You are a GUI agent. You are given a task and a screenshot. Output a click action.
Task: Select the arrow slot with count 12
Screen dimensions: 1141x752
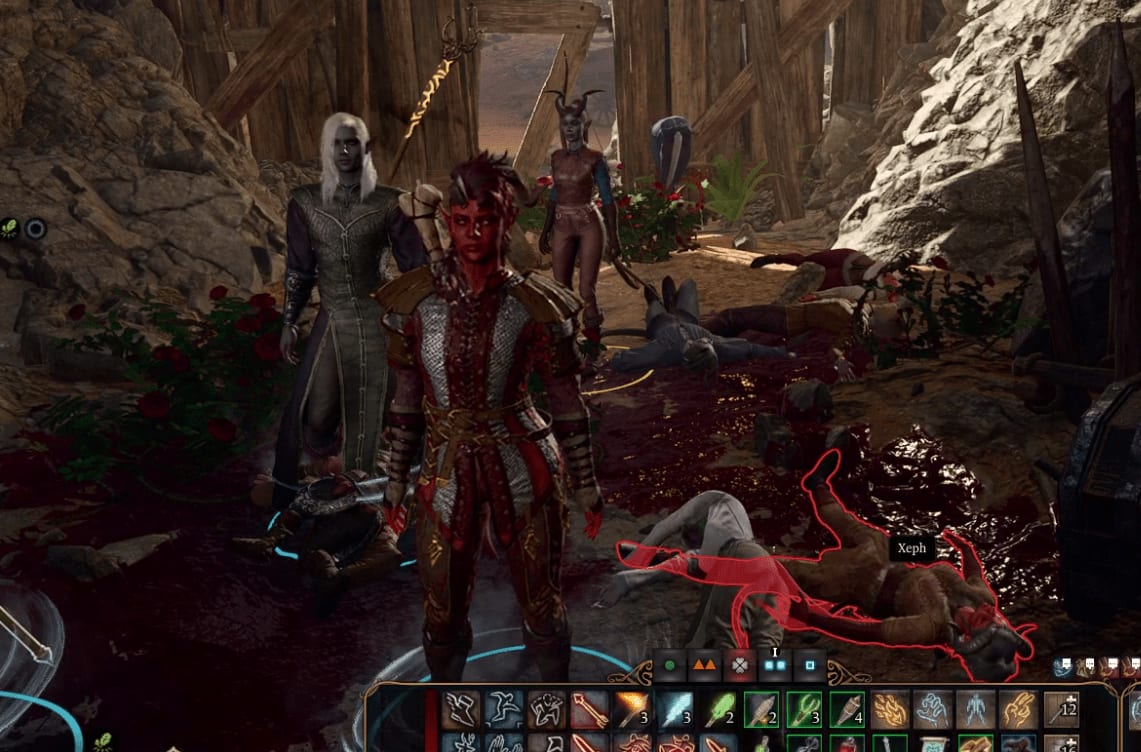(1061, 709)
